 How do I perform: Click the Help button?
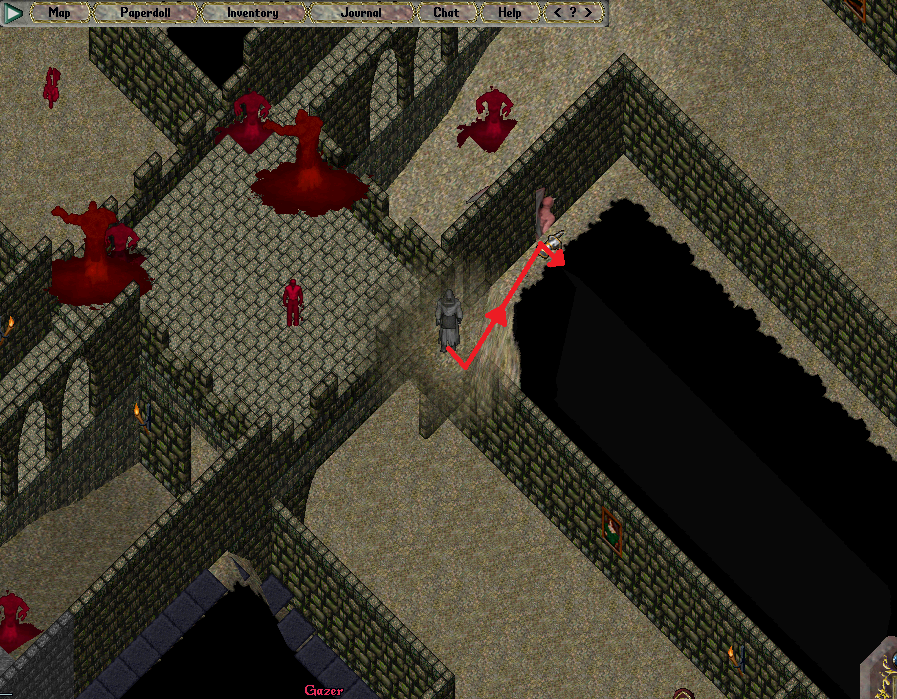(509, 13)
